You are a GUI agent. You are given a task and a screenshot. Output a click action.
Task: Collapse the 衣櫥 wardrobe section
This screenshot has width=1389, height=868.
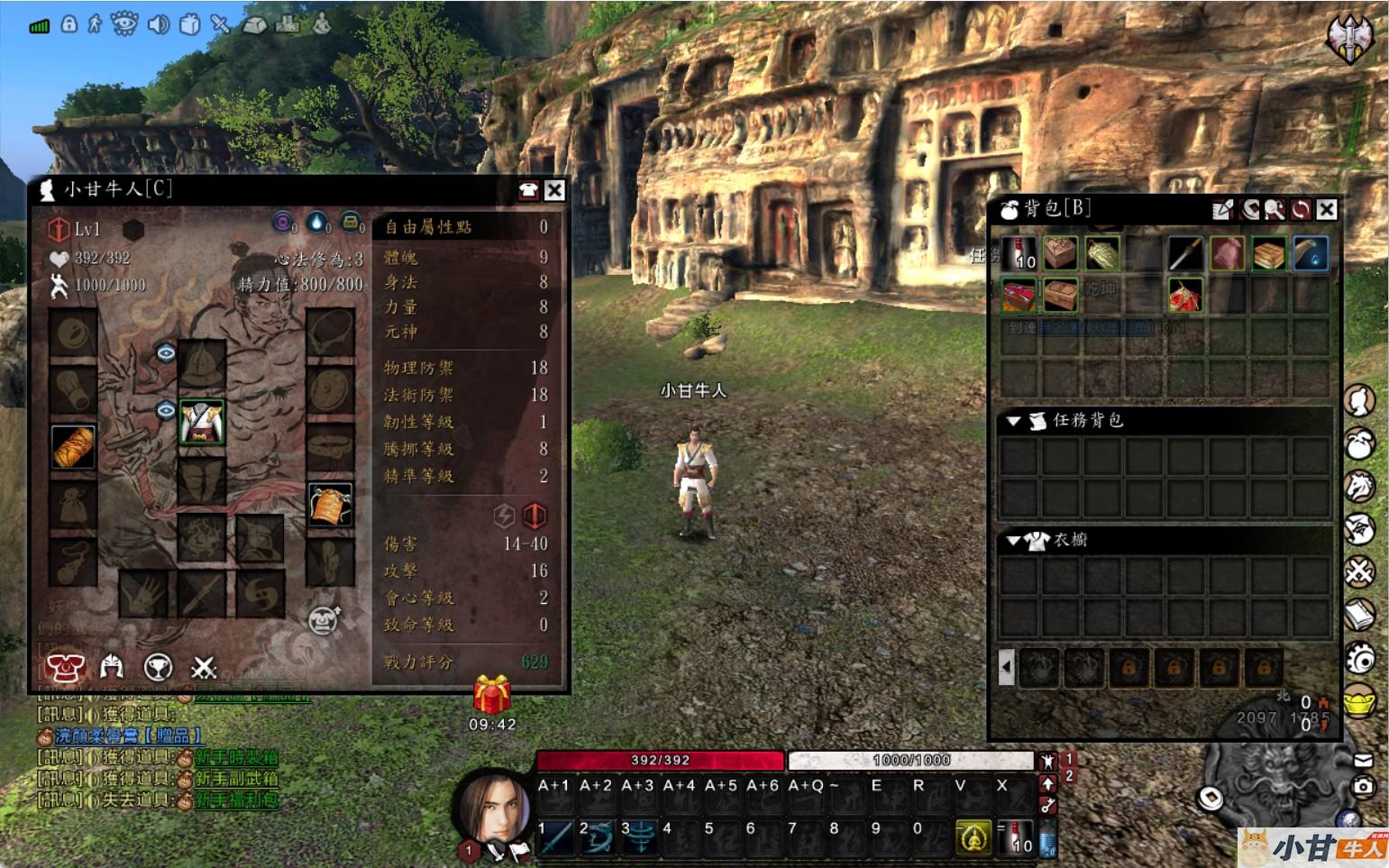[x=1013, y=541]
